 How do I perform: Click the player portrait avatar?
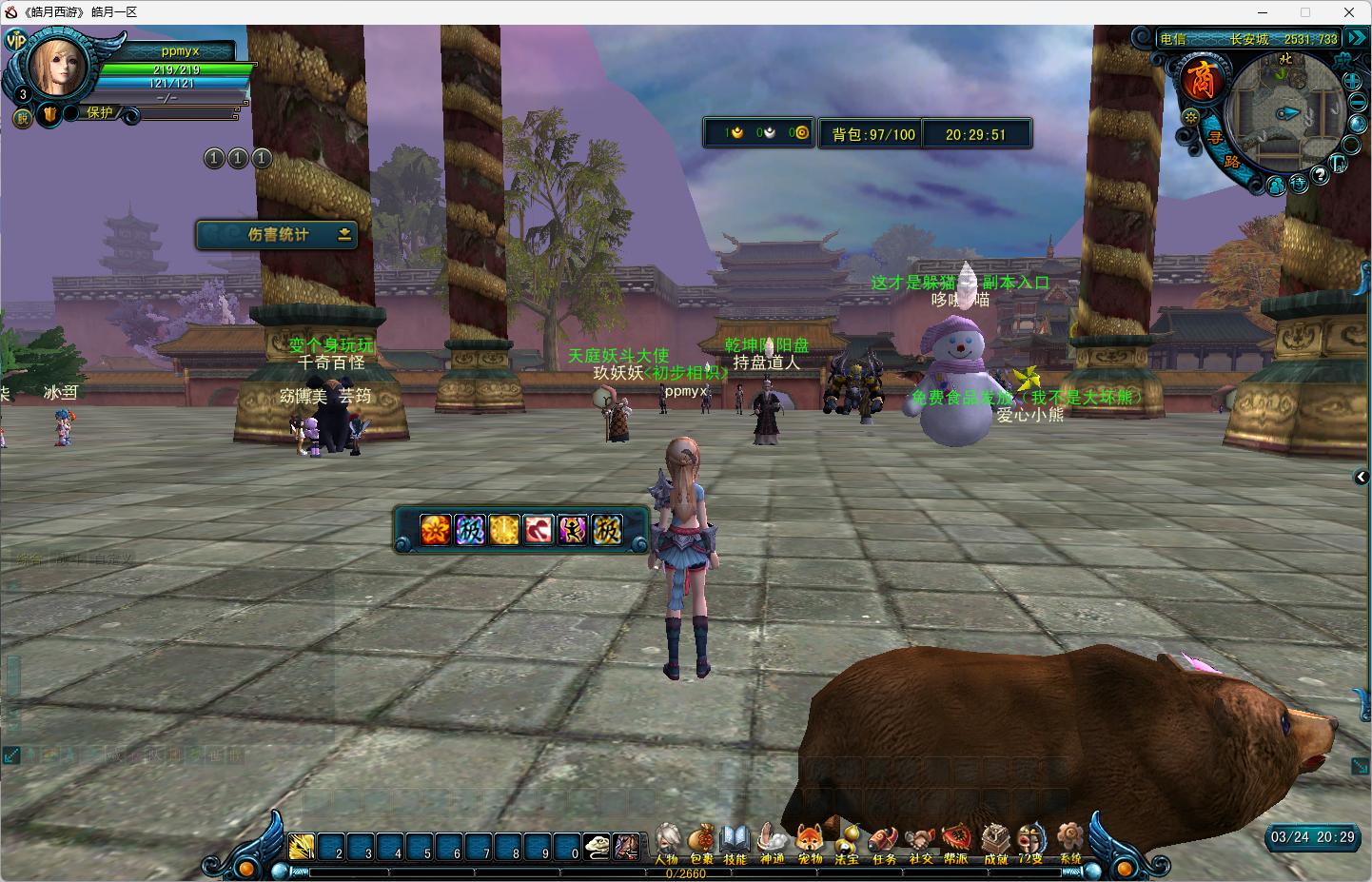pos(59,67)
